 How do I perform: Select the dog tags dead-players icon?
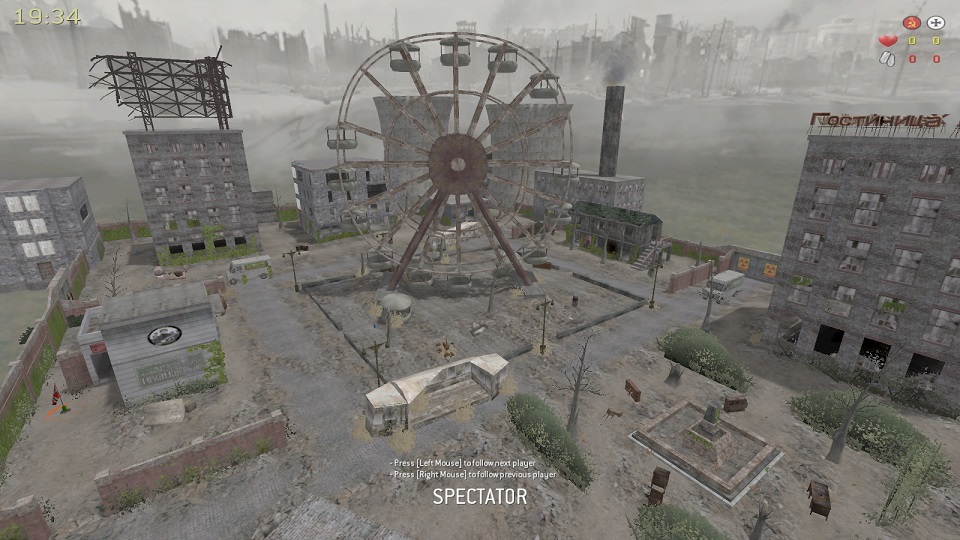pyautogui.click(x=887, y=59)
